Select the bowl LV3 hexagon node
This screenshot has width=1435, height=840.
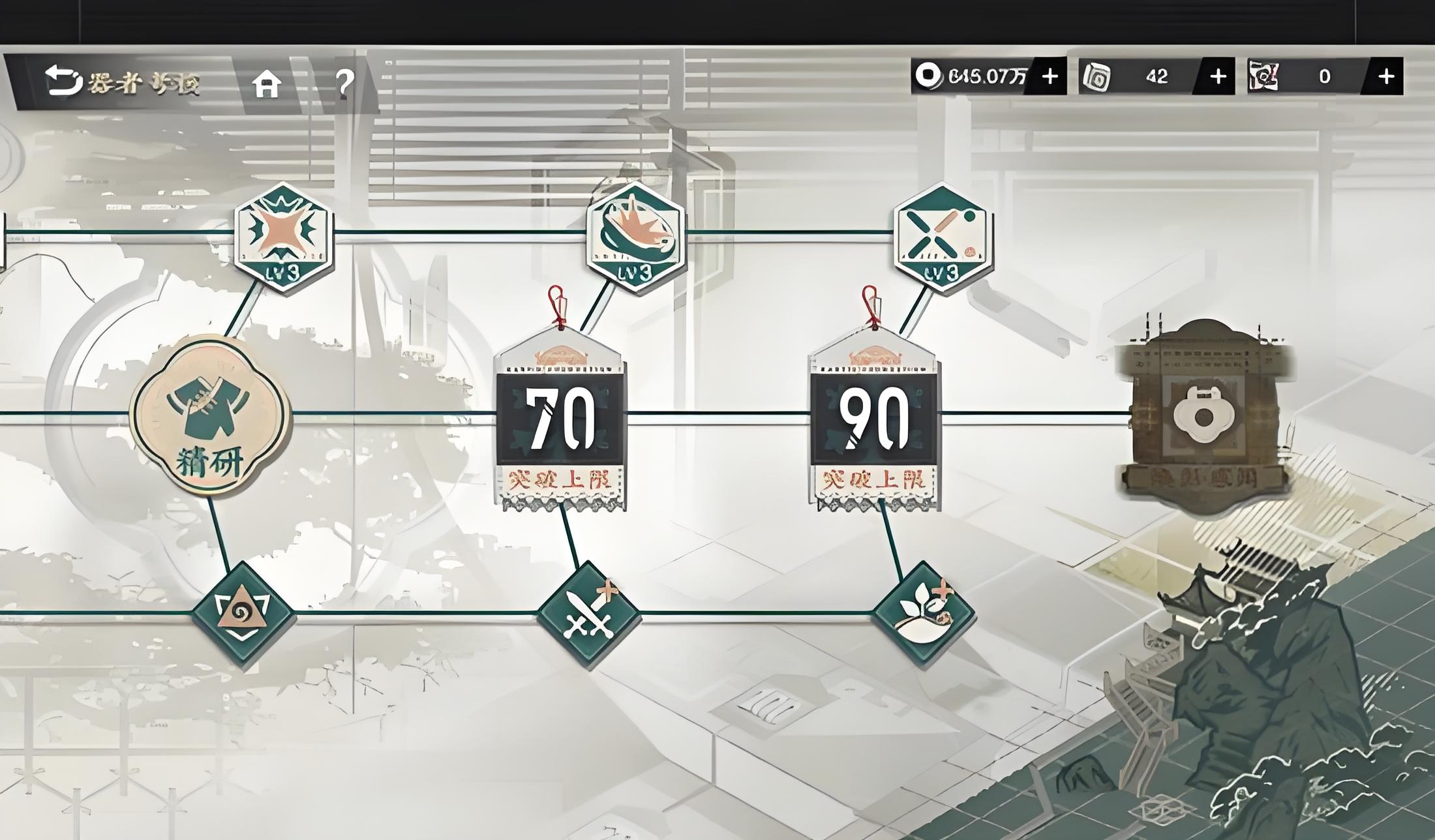coord(635,236)
